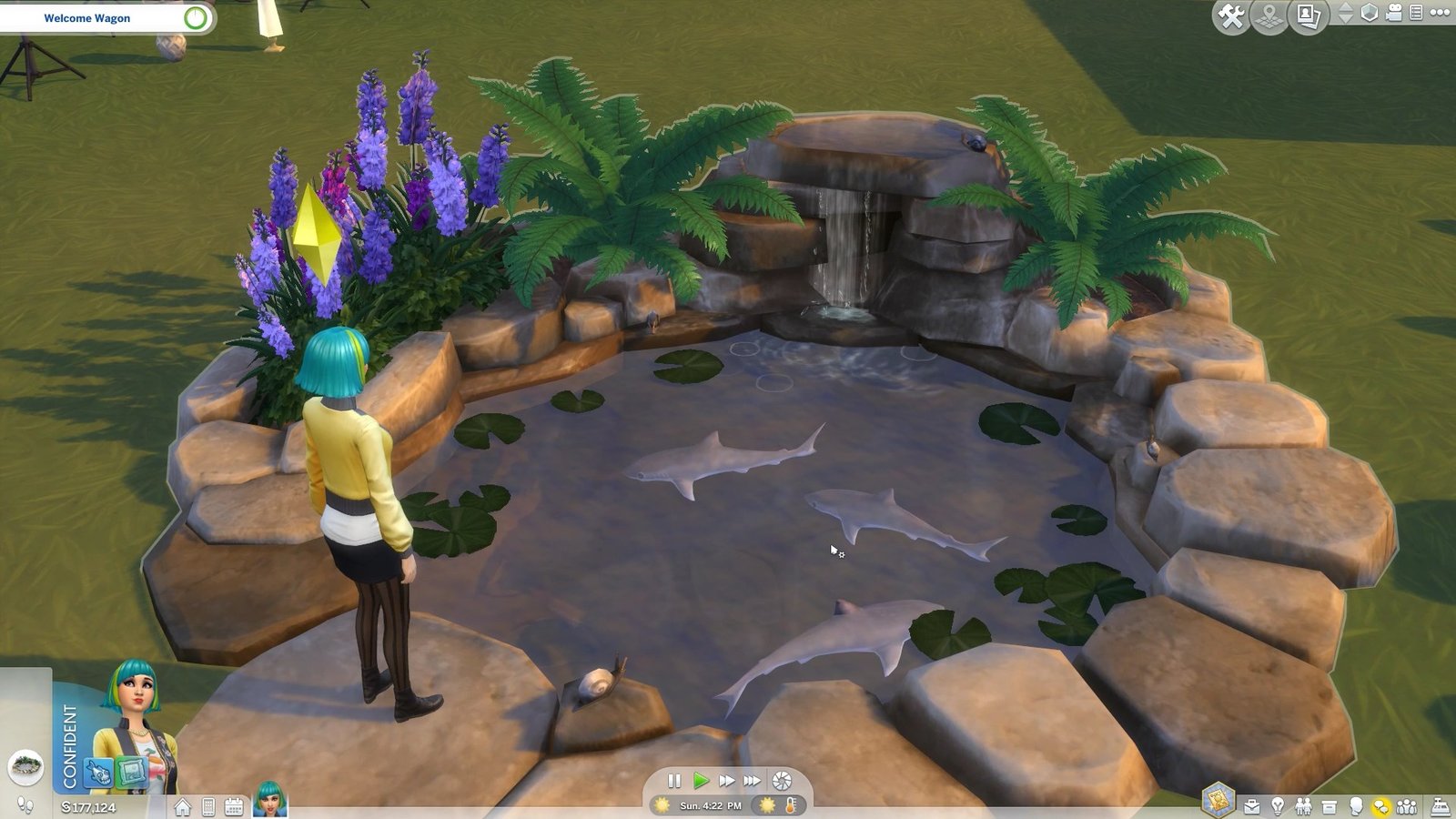The height and width of the screenshot is (819, 1456).
Task: Open camera controls with the video camera icon
Action: coord(1394,13)
